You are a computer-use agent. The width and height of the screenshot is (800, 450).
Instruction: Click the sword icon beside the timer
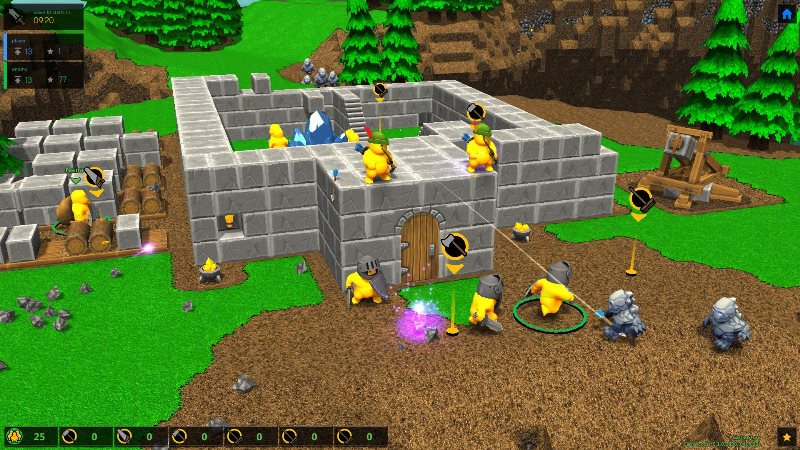coord(17,16)
